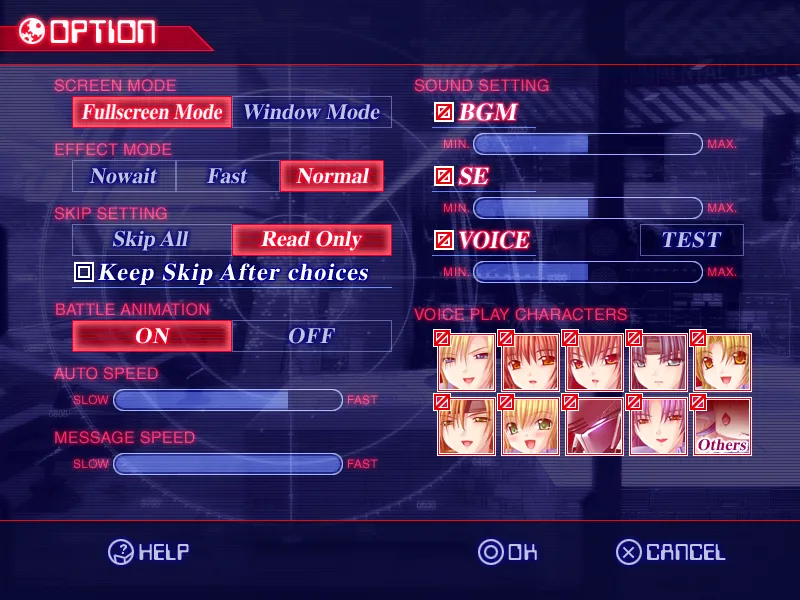Toggle the VOICE checkbox
This screenshot has height=600, width=800.
(x=444, y=241)
